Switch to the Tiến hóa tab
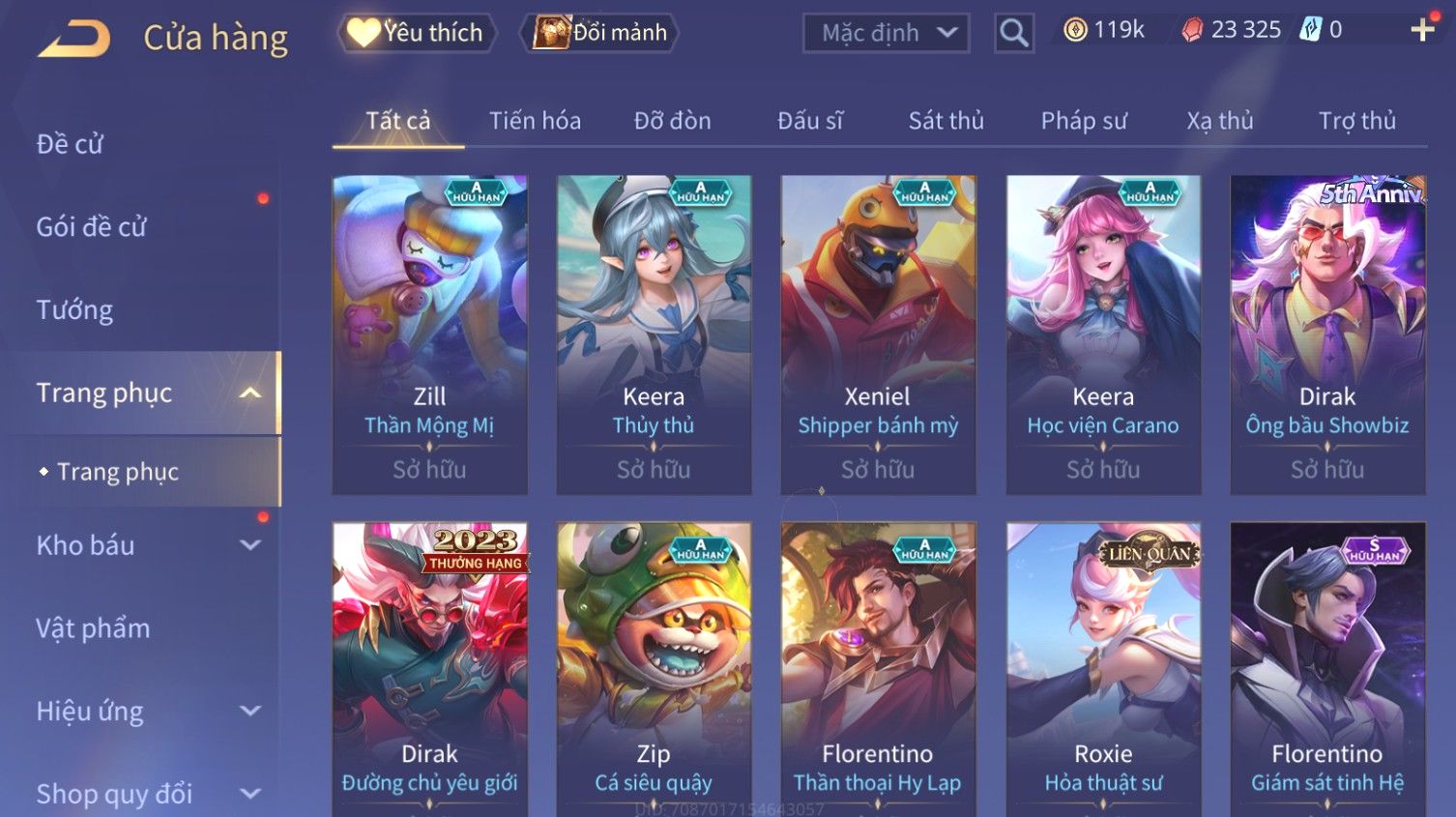This screenshot has width=1456, height=817. pyautogui.click(x=535, y=121)
